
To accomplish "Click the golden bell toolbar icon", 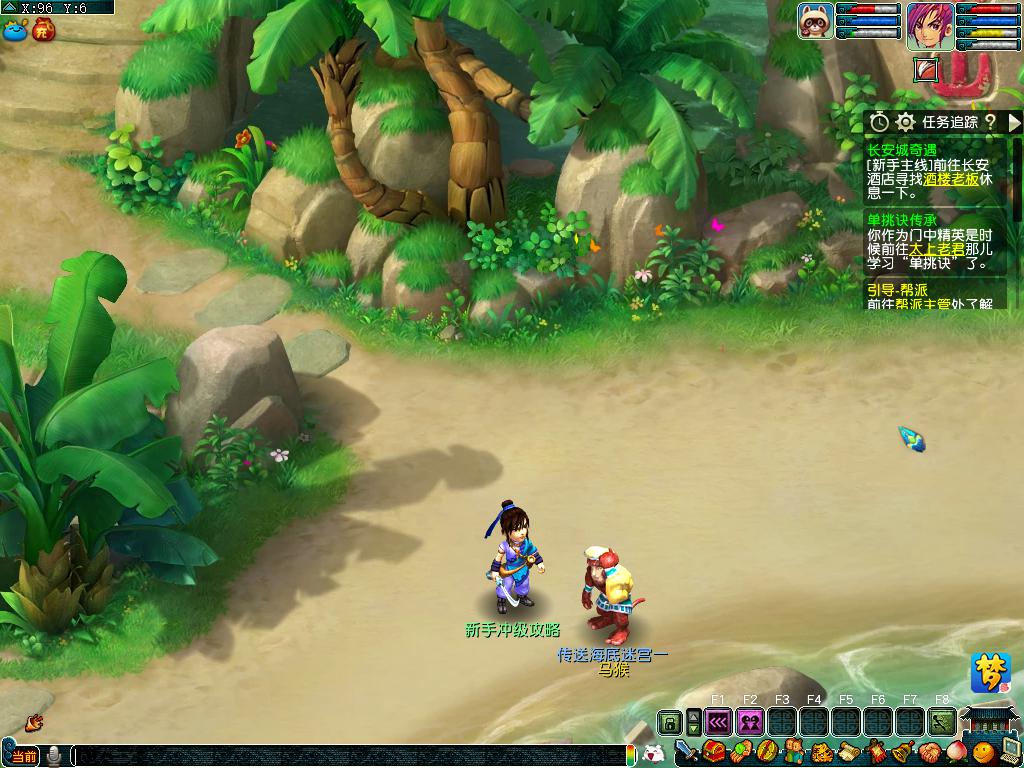I will (x=903, y=752).
